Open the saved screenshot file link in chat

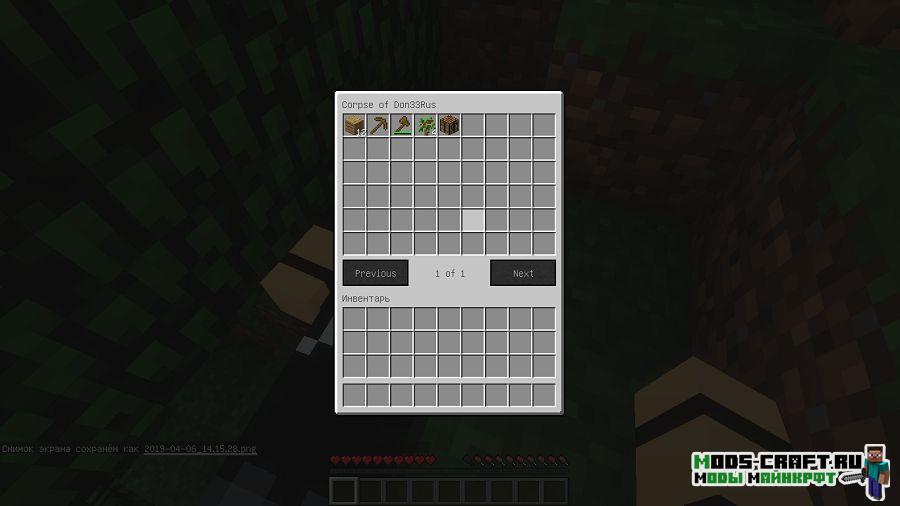(200, 449)
